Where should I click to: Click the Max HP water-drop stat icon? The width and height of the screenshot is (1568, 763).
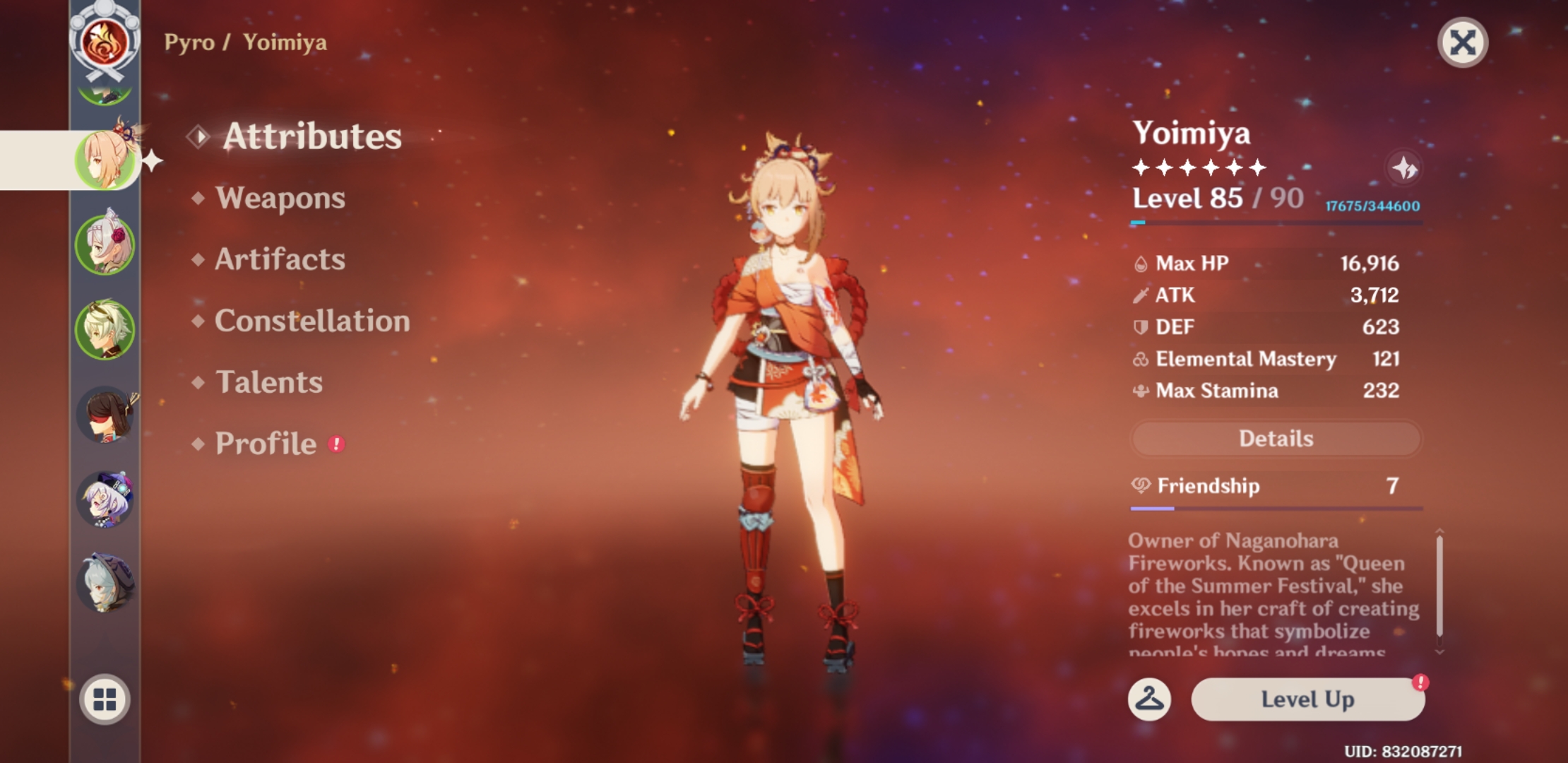(x=1139, y=263)
